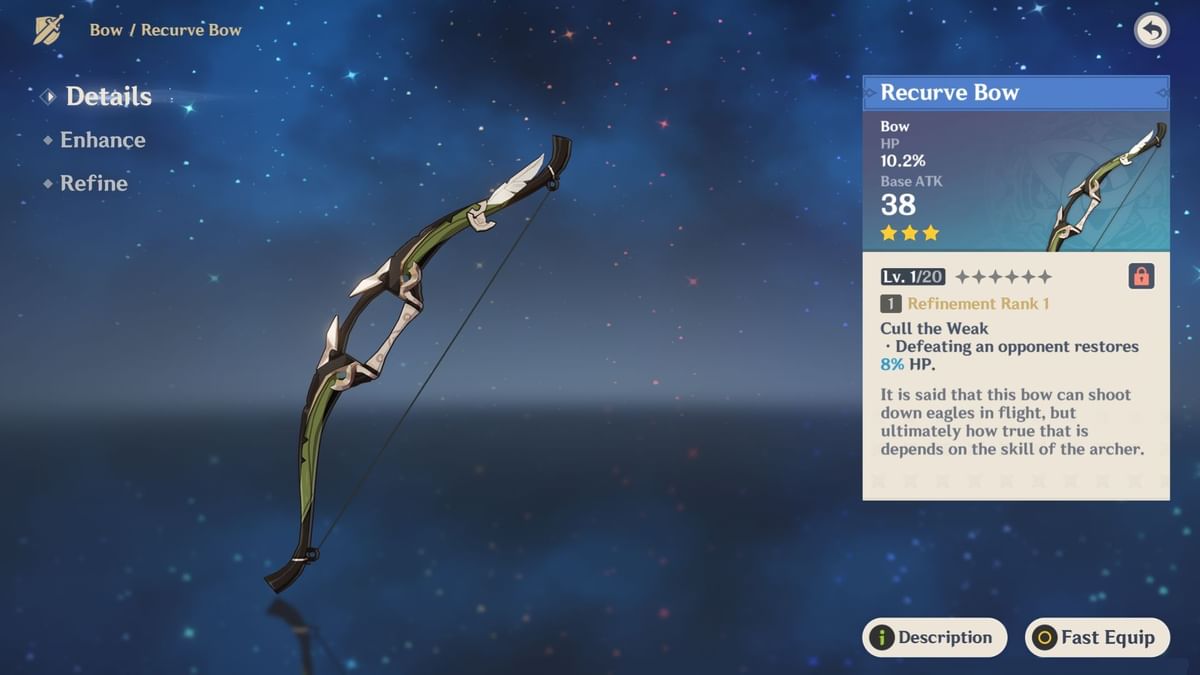This screenshot has width=1200, height=675.
Task: Open the Enhance tab
Action: tap(102, 140)
